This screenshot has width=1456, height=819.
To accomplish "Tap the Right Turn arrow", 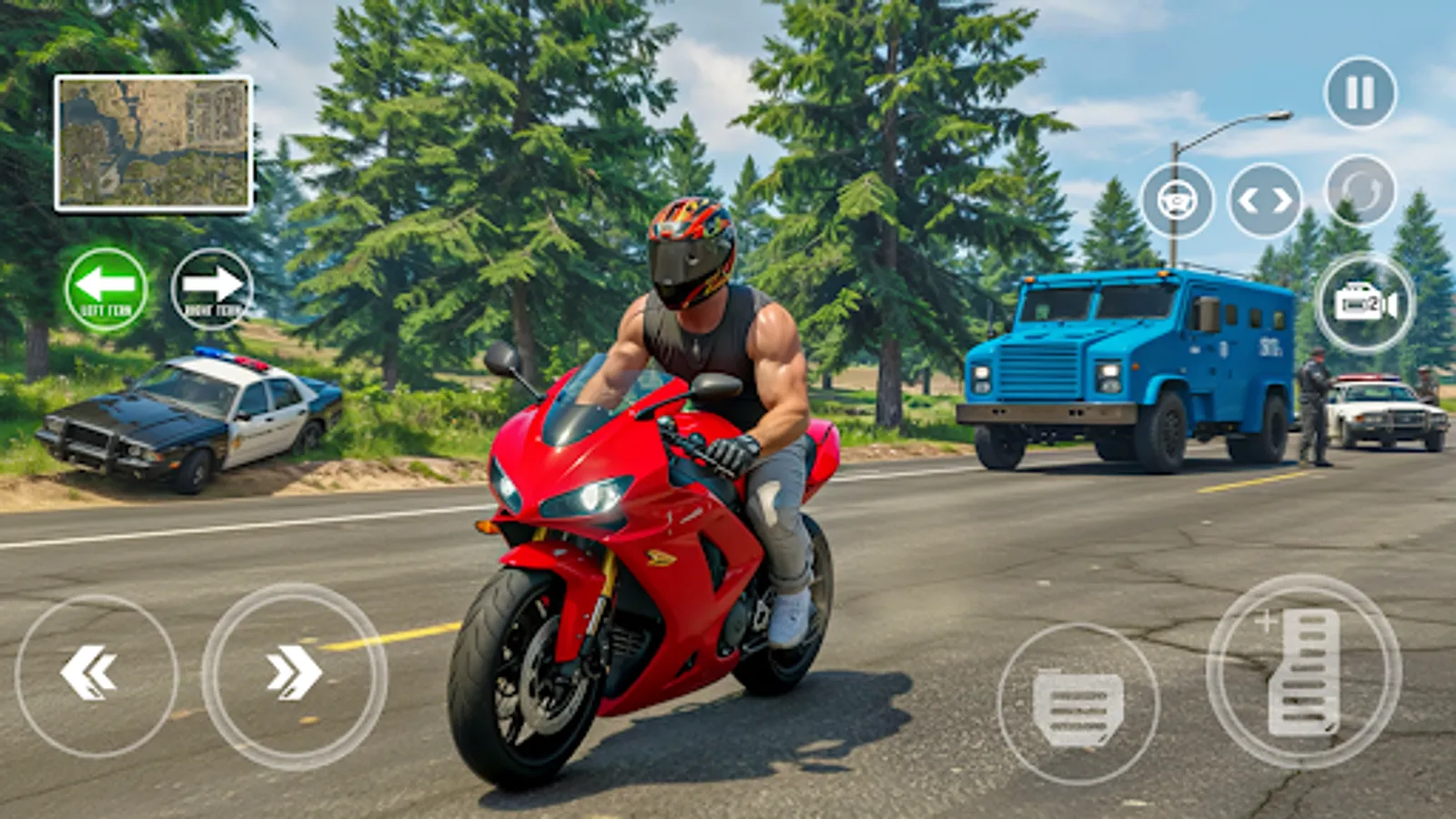I will point(211,289).
